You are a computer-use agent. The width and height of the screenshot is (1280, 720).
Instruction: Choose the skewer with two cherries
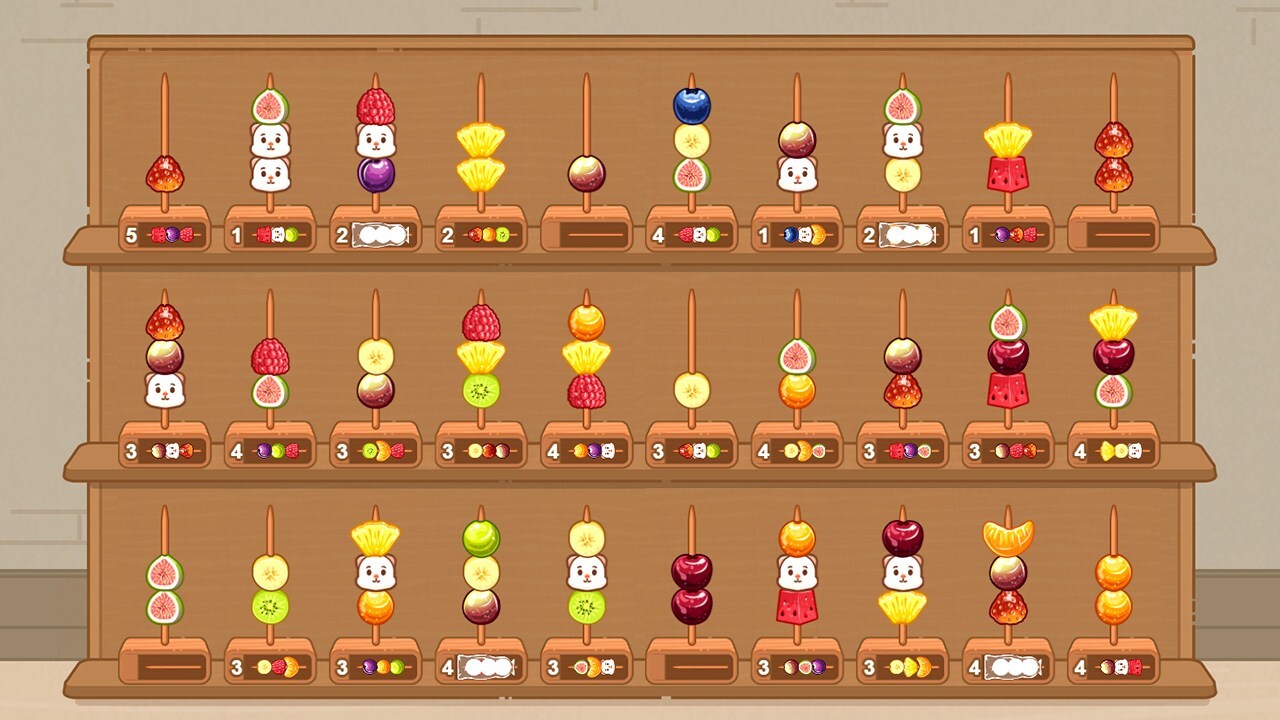tap(691, 588)
